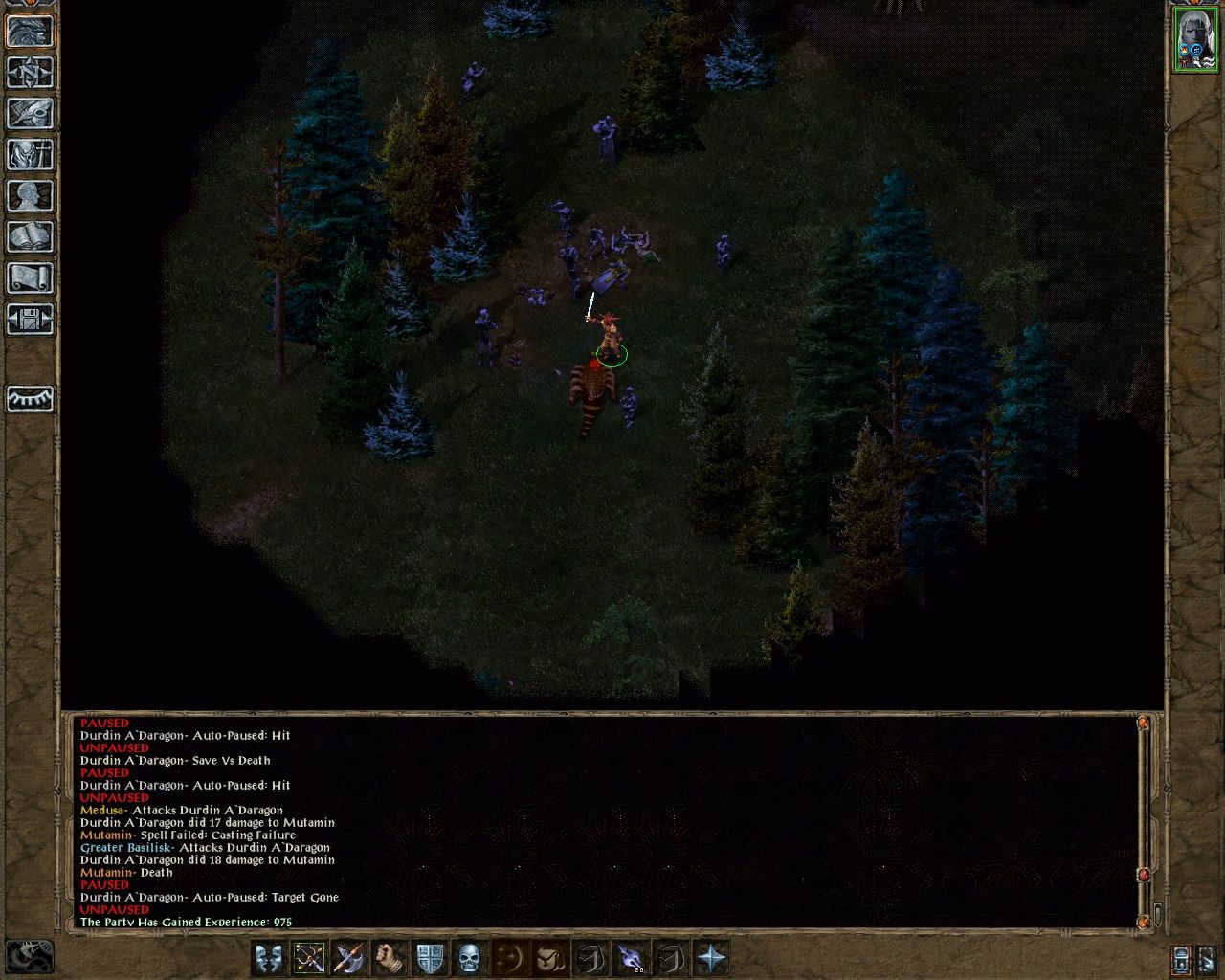Open the area map
The width and height of the screenshot is (1225, 980).
(x=30, y=73)
